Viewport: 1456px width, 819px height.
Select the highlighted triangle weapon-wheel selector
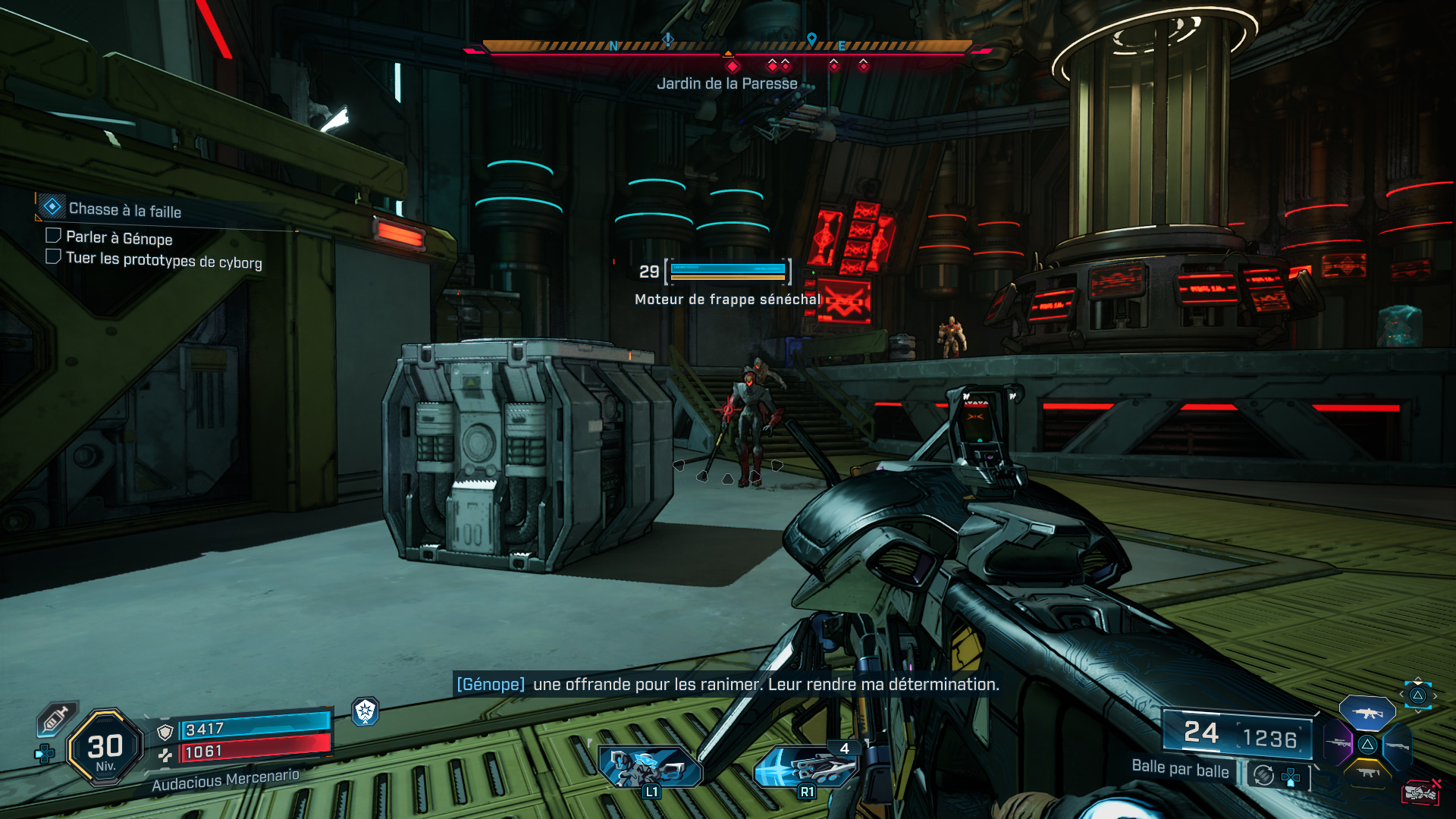coord(1417,695)
